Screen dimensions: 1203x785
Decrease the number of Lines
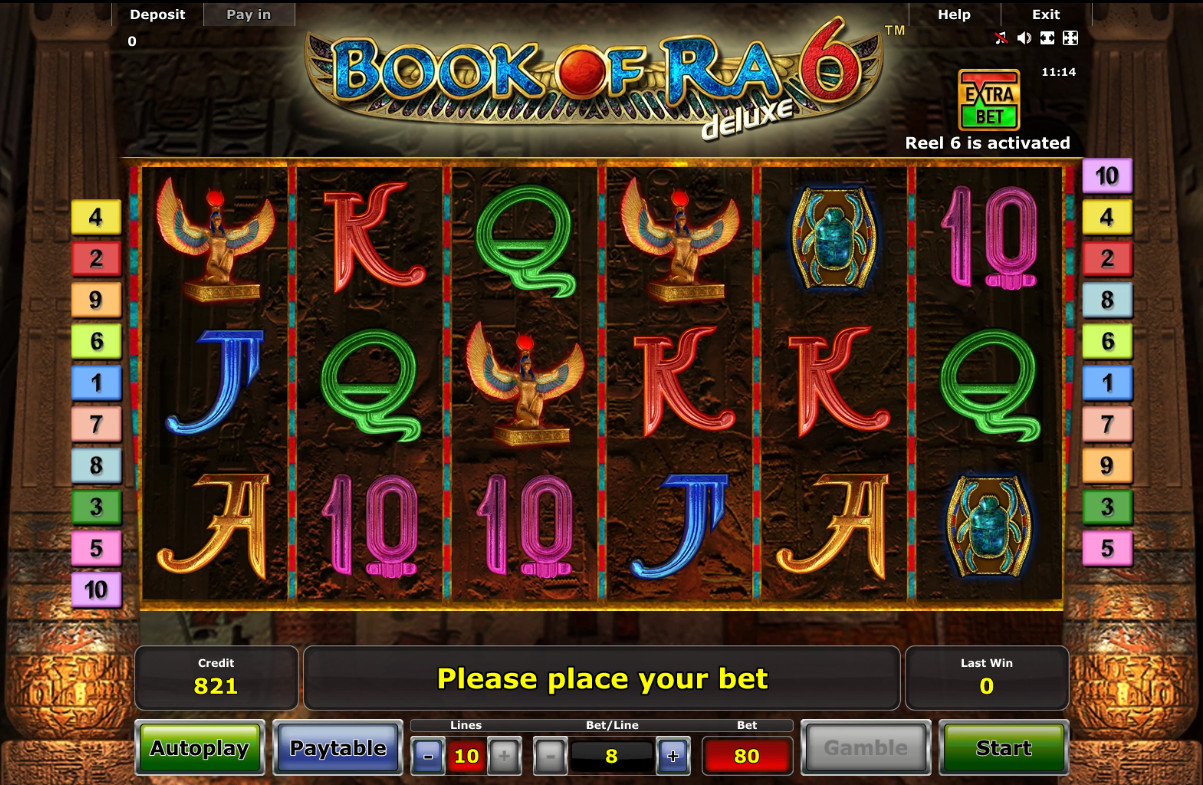428,756
